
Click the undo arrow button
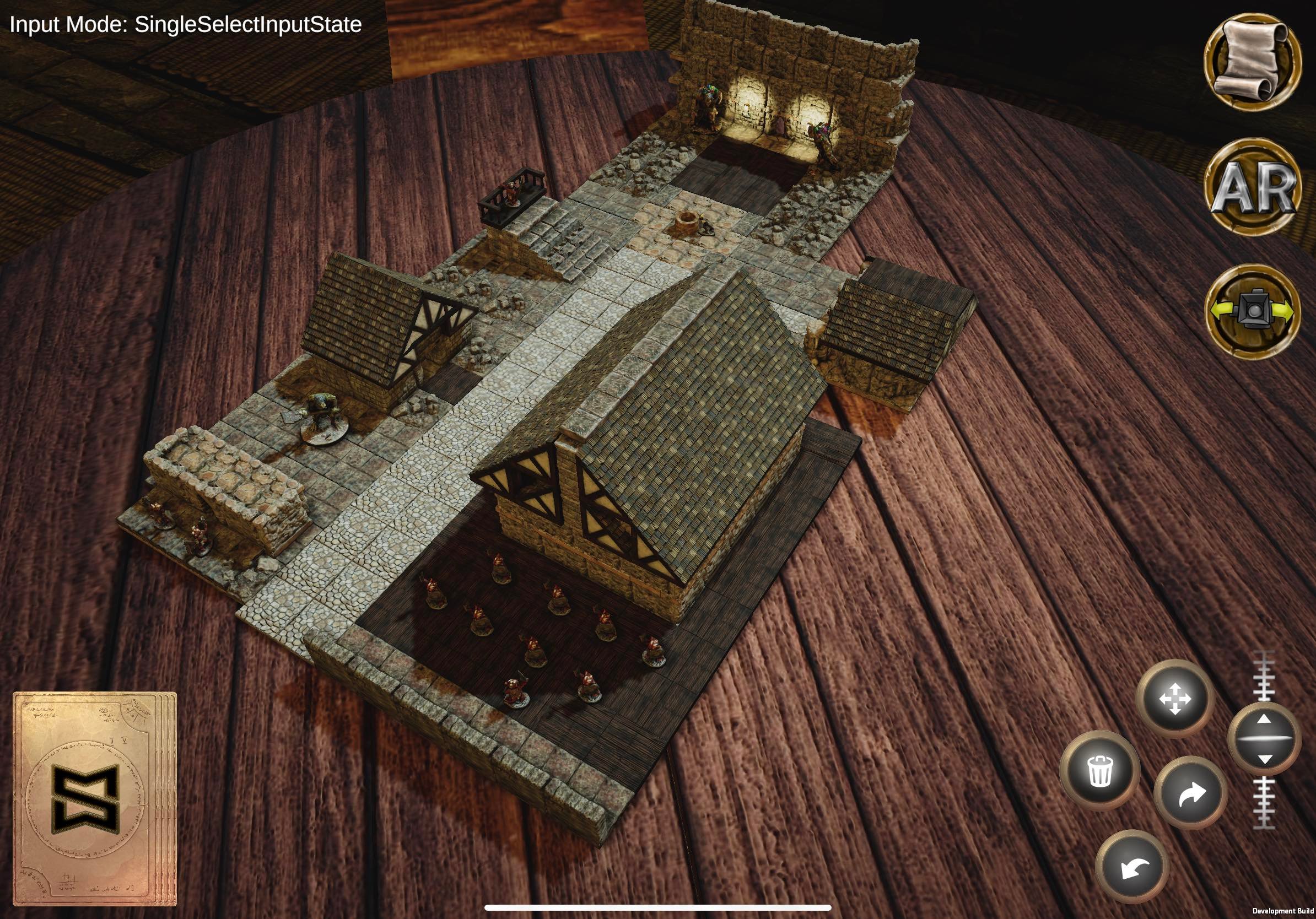(x=1132, y=867)
